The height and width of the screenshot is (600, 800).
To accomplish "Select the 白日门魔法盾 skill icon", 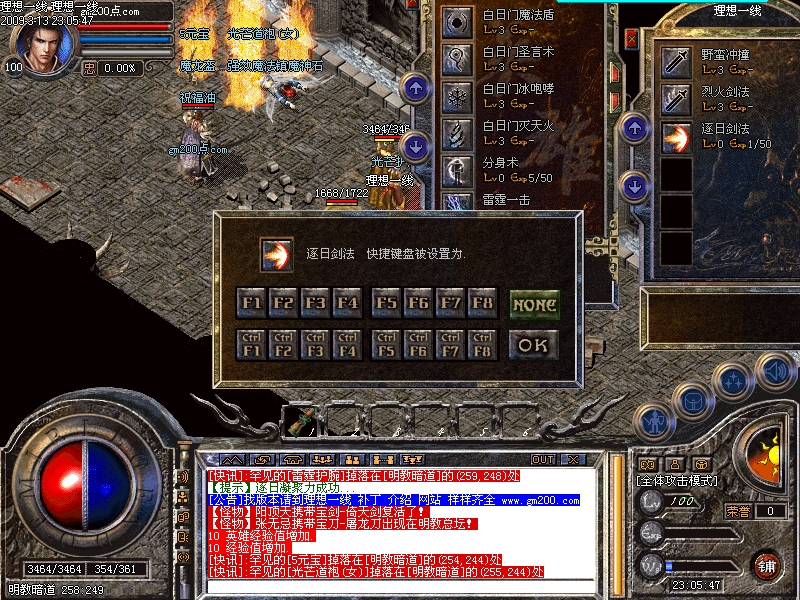I will click(x=458, y=22).
